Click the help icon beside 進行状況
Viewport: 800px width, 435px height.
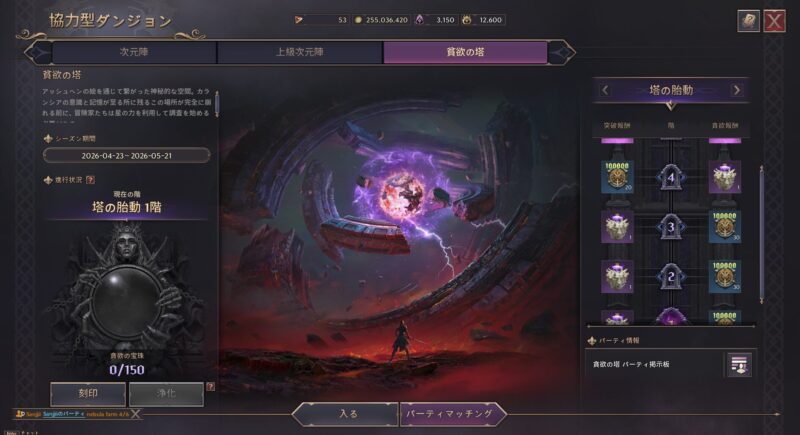coord(91,180)
